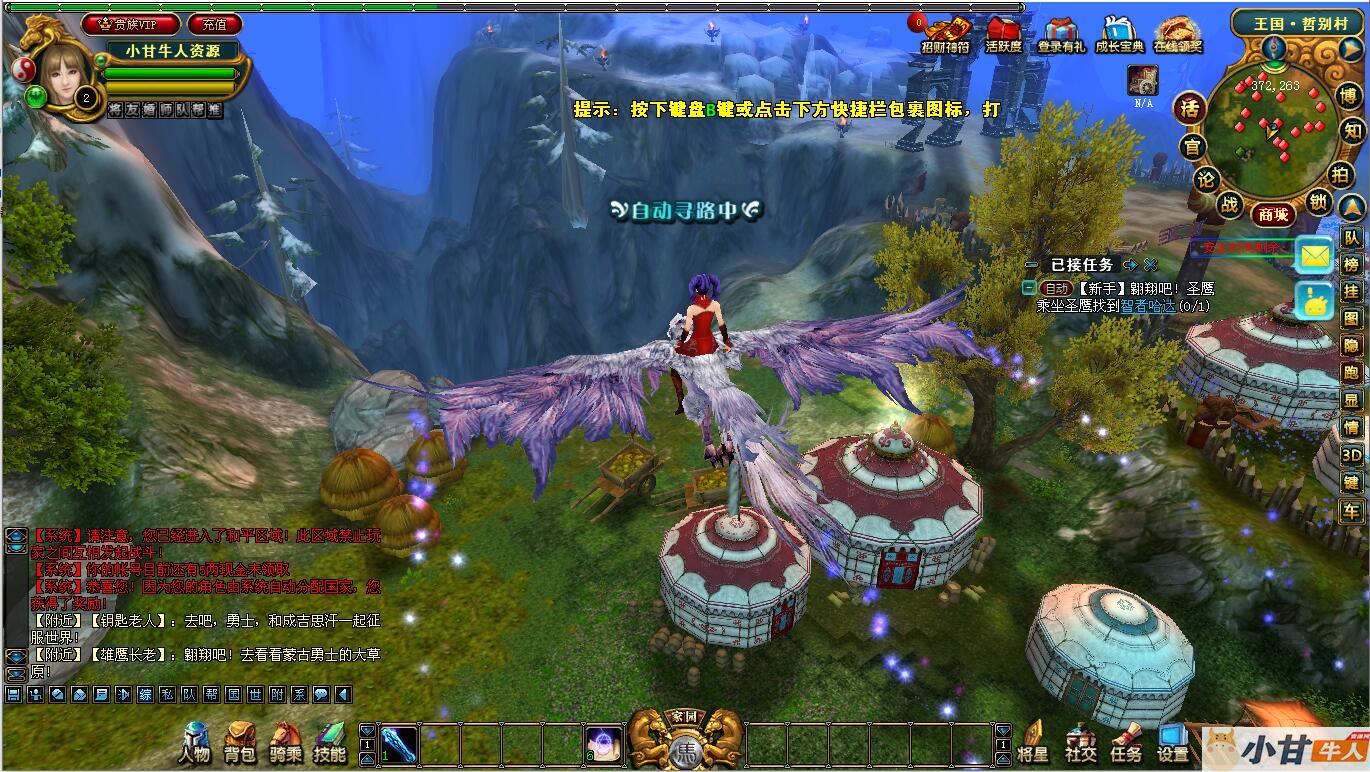Open the 人物 character panel

(195, 742)
